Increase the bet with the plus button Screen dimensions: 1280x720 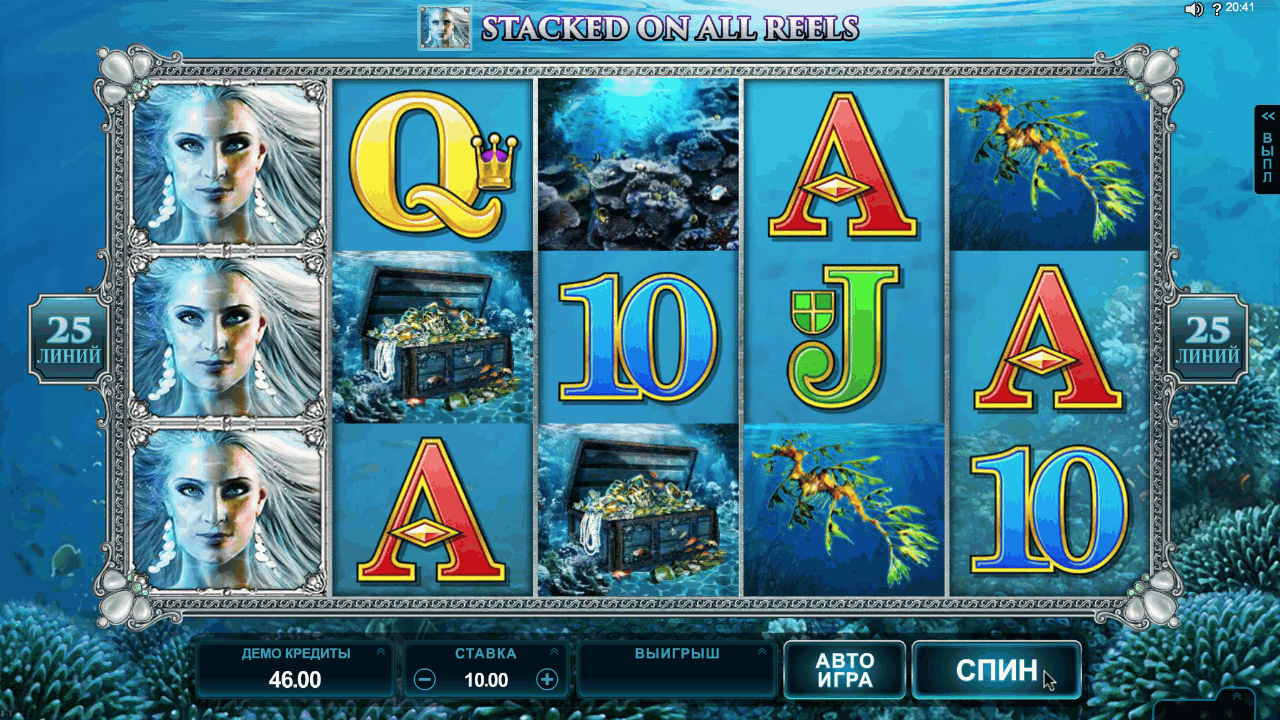[x=547, y=680]
